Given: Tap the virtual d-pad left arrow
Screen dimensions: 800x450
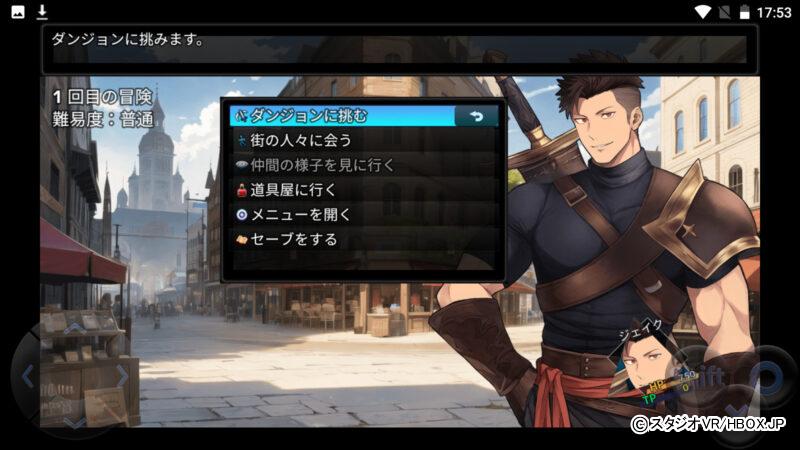Looking at the screenshot, I should 28,376.
